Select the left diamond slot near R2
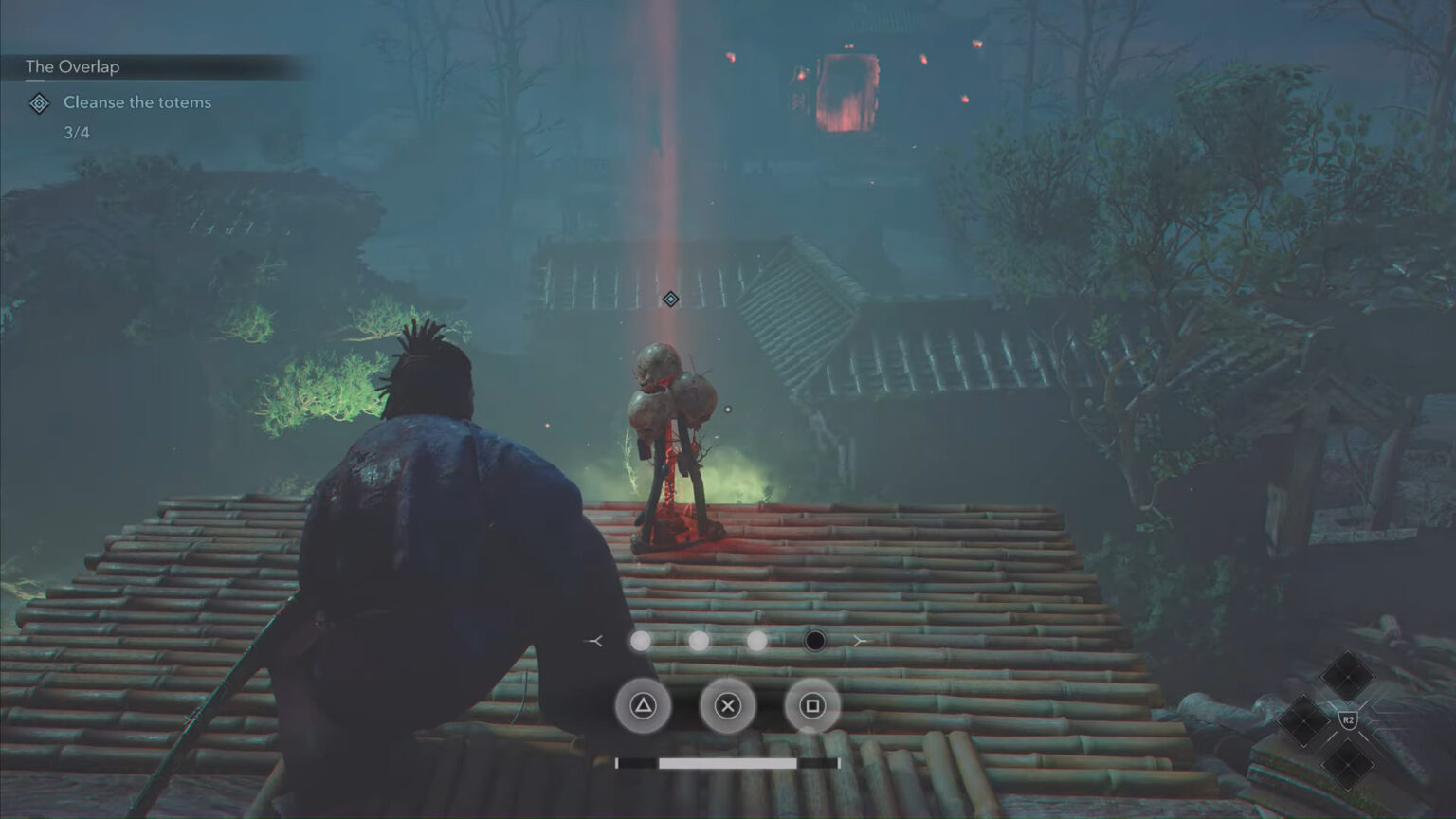The image size is (1456, 819). coord(1303,719)
